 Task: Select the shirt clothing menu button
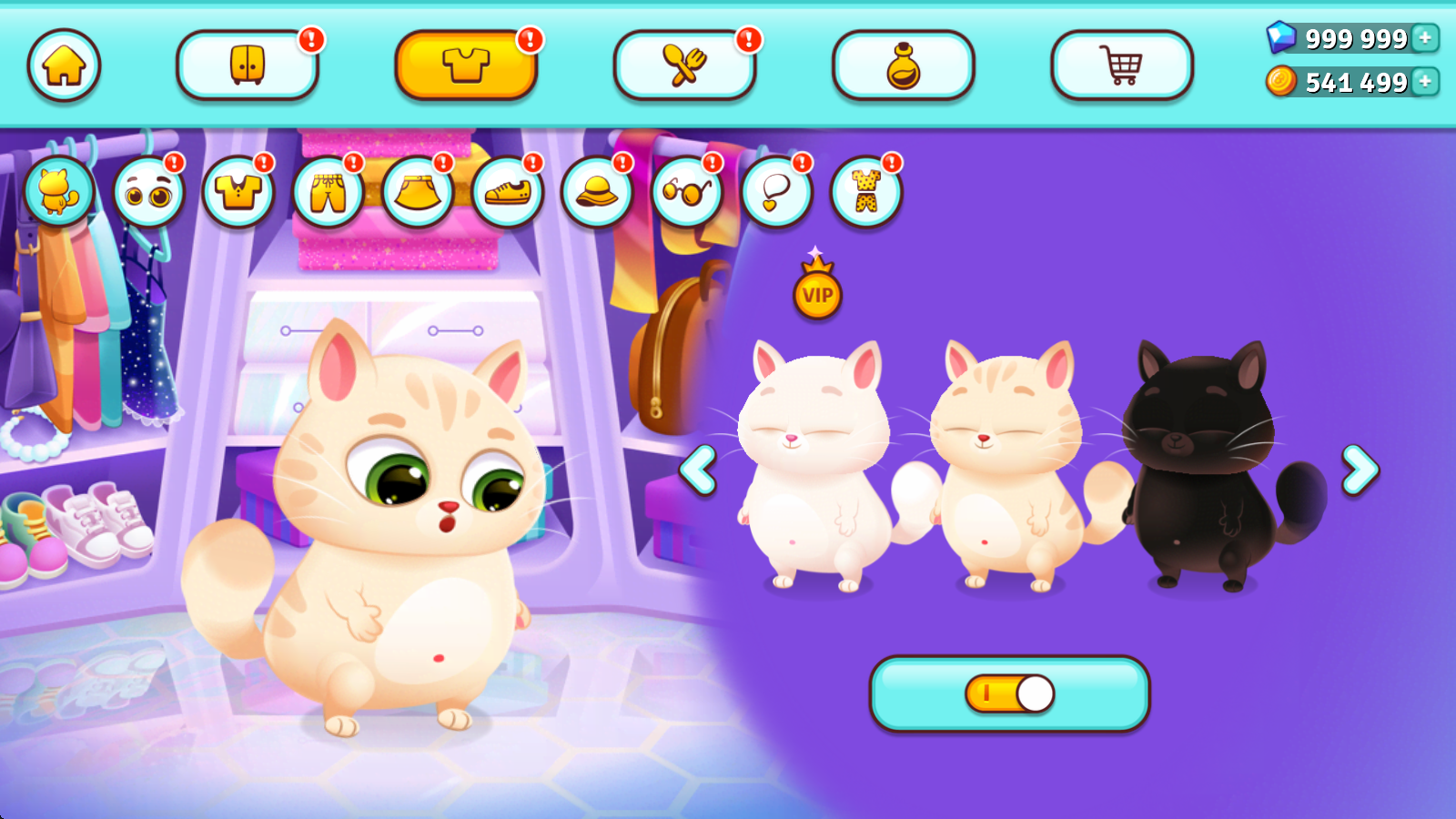[466, 66]
